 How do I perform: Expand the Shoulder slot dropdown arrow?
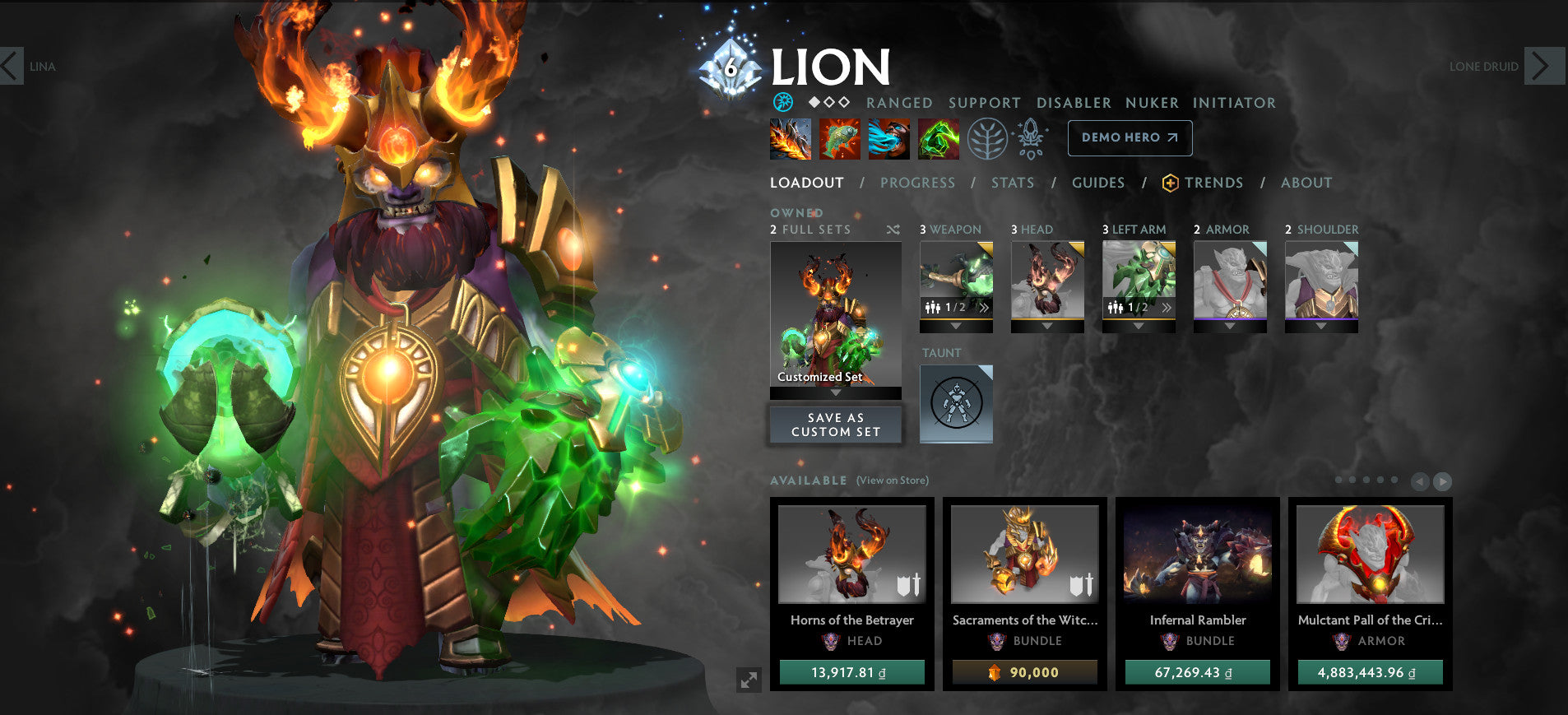pos(1321,324)
